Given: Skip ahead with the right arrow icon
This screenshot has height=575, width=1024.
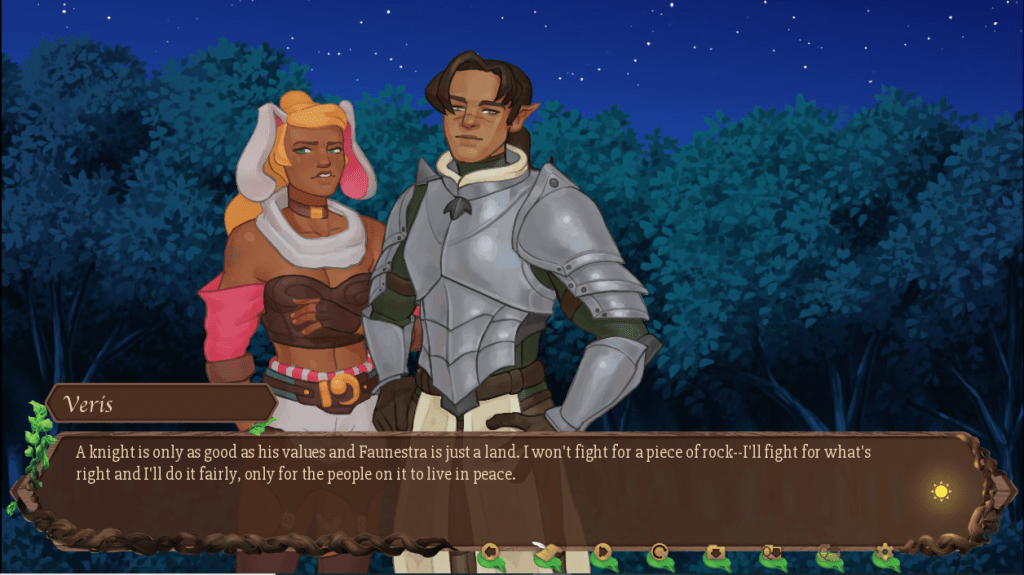Looking at the screenshot, I should pyautogui.click(x=603, y=551).
